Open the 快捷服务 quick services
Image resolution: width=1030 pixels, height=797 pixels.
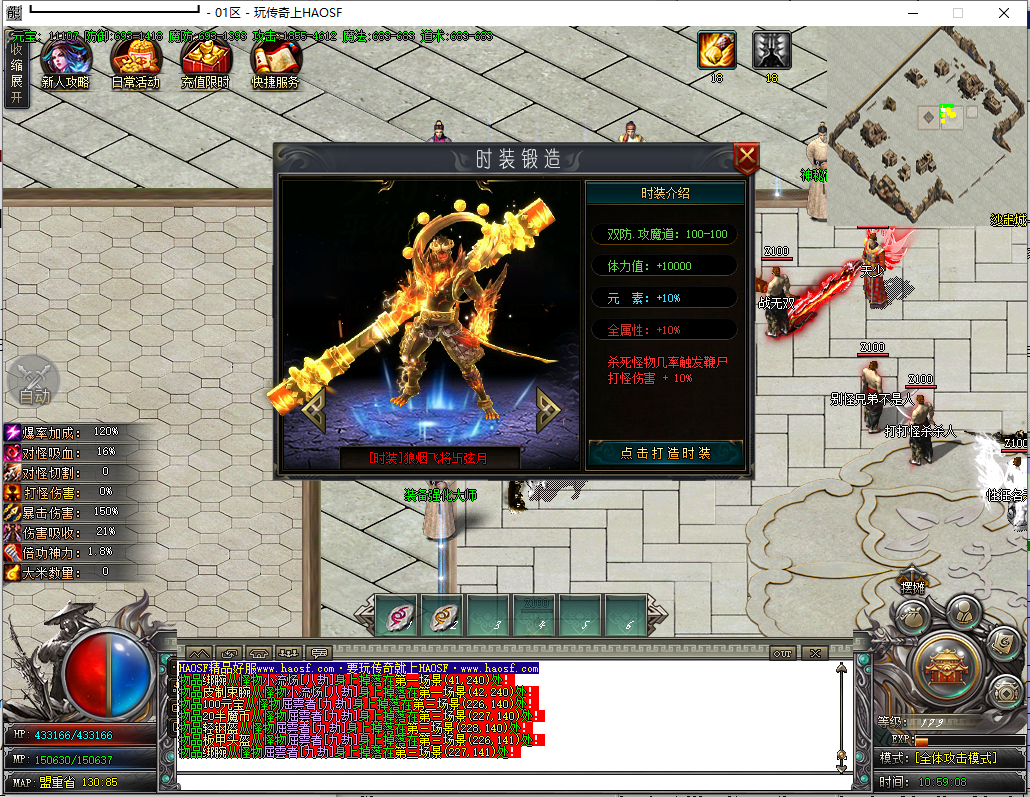275,65
